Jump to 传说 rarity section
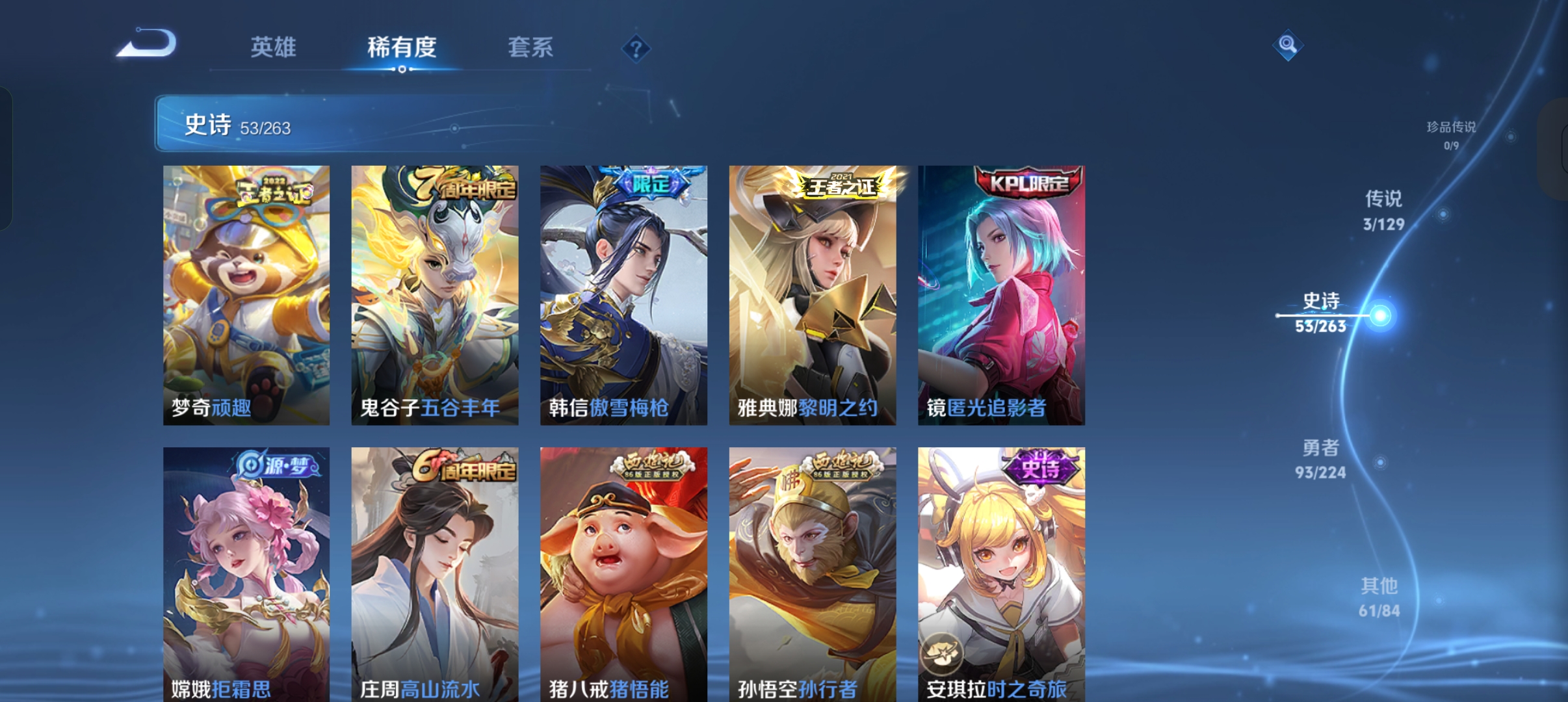Image resolution: width=1568 pixels, height=702 pixels. coord(1383,210)
